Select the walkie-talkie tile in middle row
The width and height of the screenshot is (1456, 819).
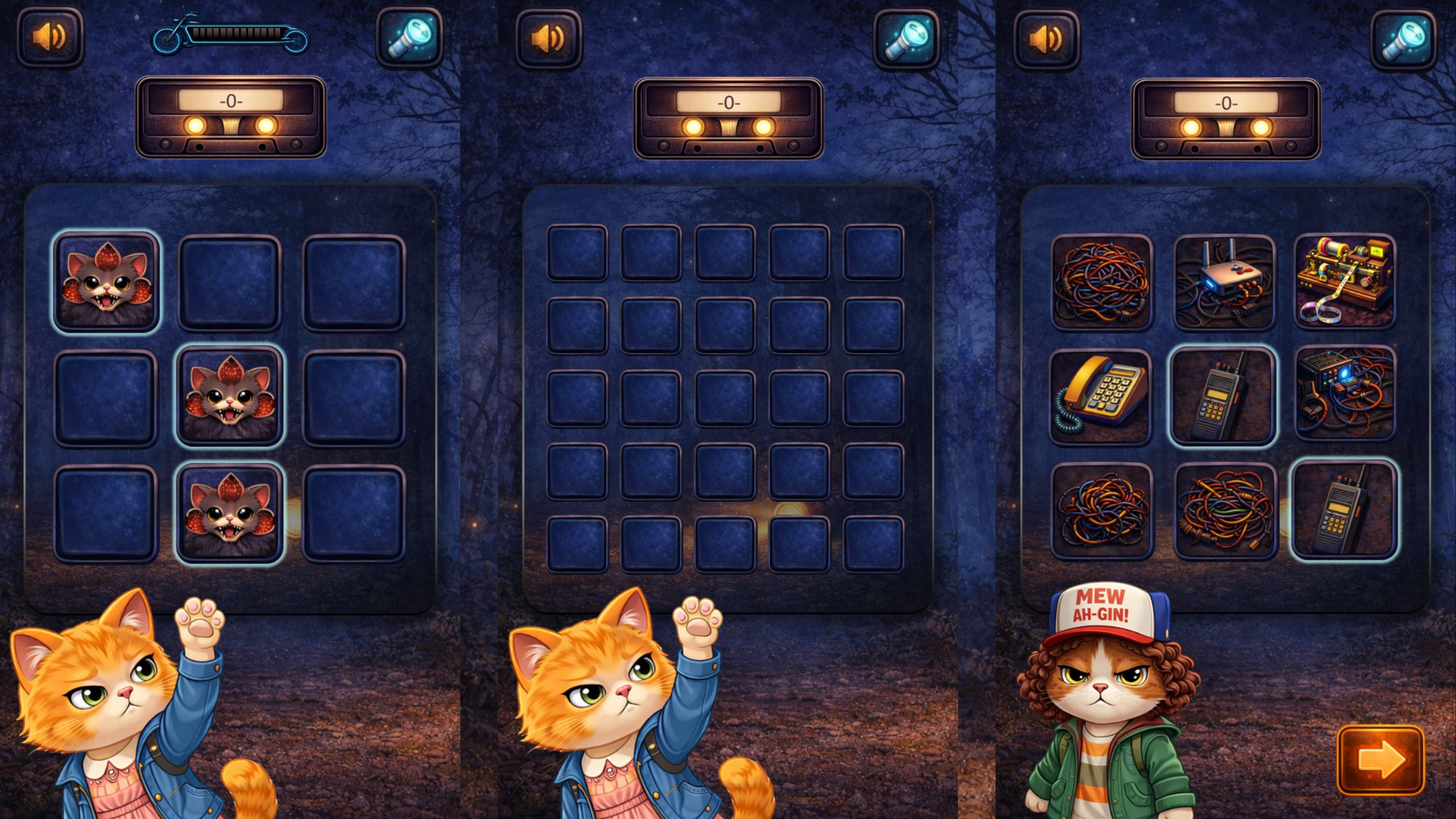1222,397
